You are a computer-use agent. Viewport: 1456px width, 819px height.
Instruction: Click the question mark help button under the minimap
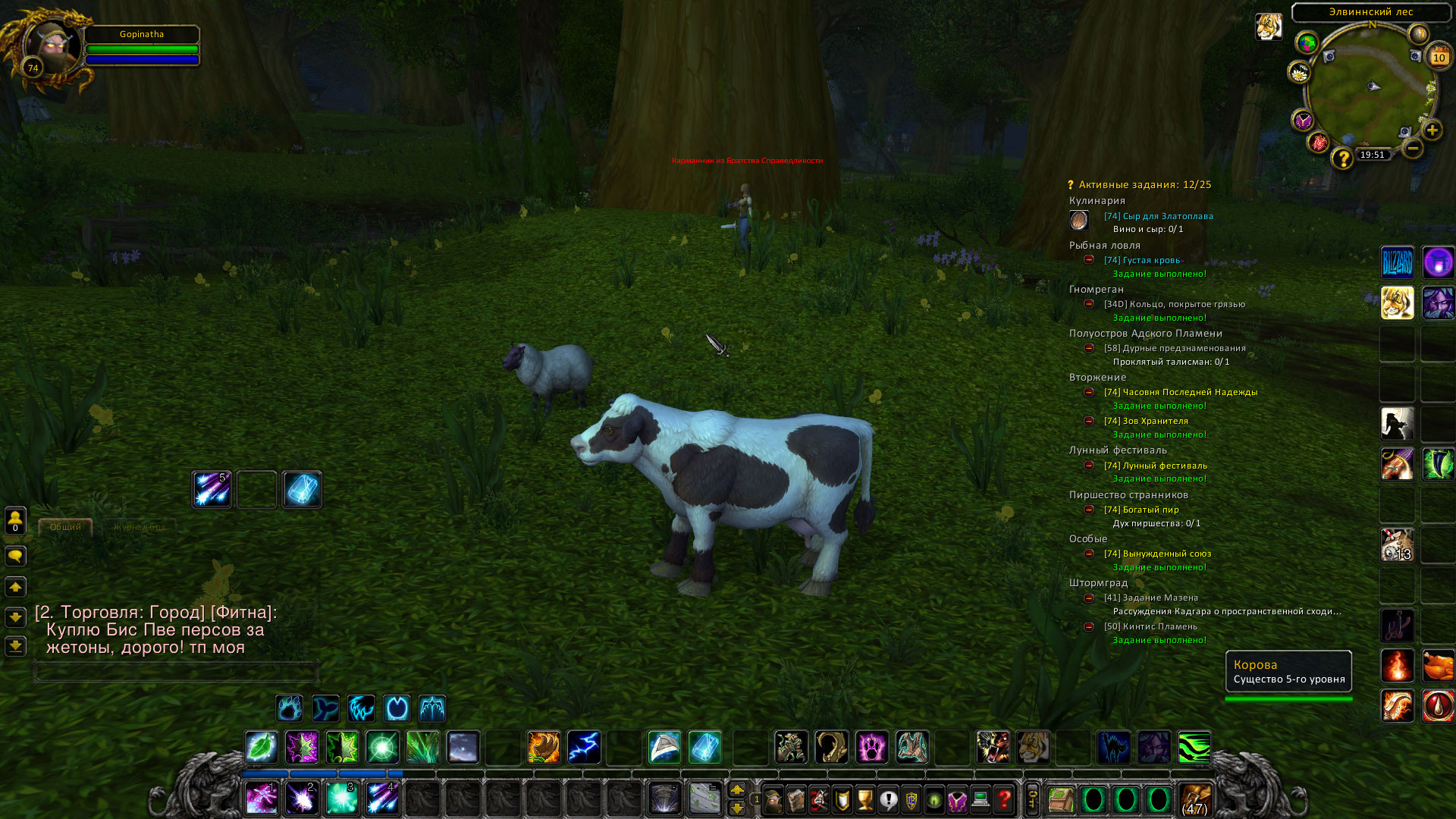[x=1344, y=158]
